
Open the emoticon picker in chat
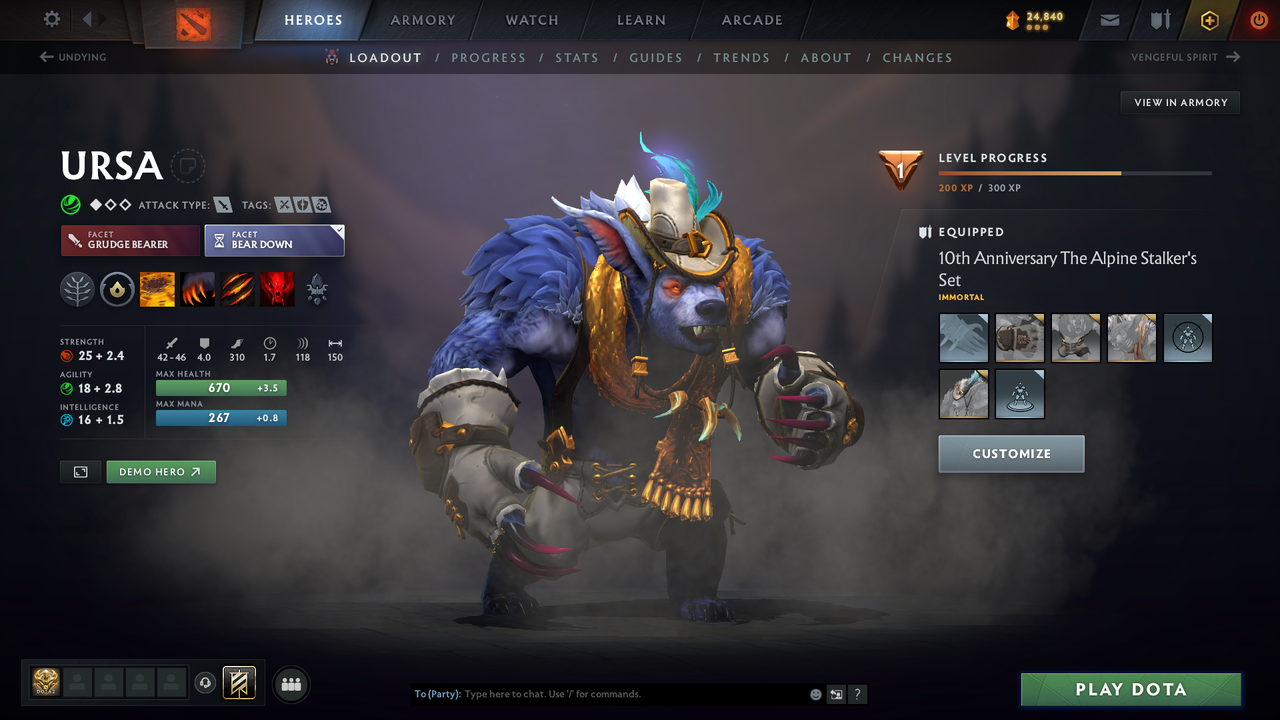[x=814, y=694]
